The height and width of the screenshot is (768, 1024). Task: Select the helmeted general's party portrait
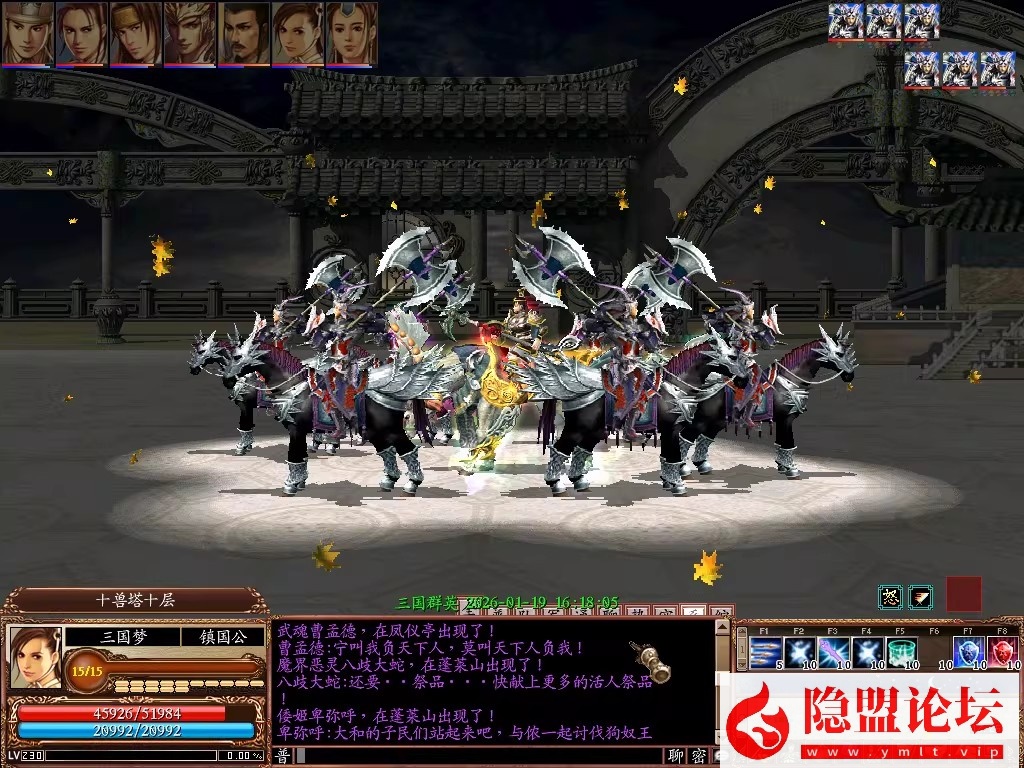pyautogui.click(x=27, y=33)
